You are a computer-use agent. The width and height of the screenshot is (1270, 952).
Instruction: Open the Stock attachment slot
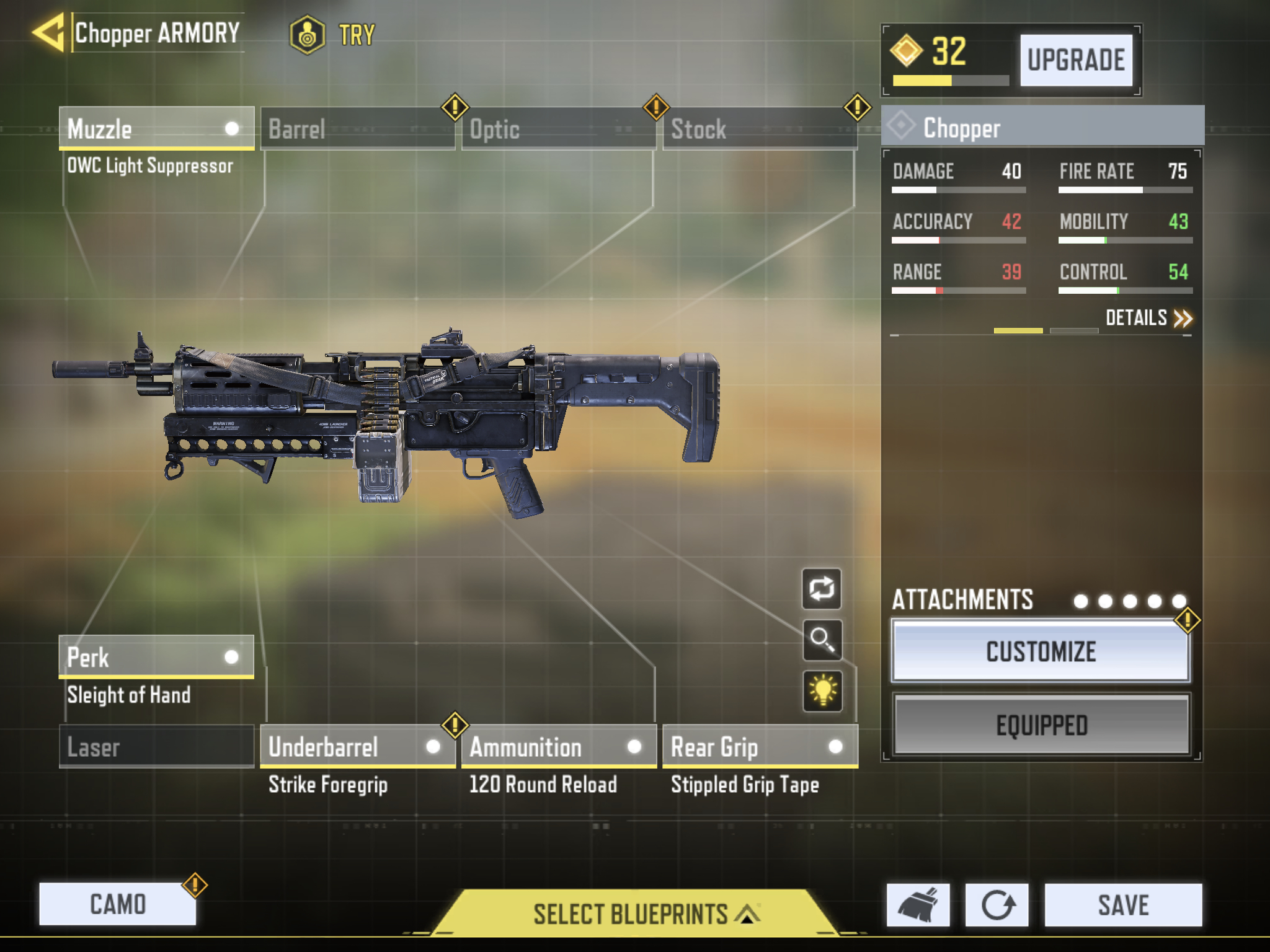pyautogui.click(x=760, y=128)
